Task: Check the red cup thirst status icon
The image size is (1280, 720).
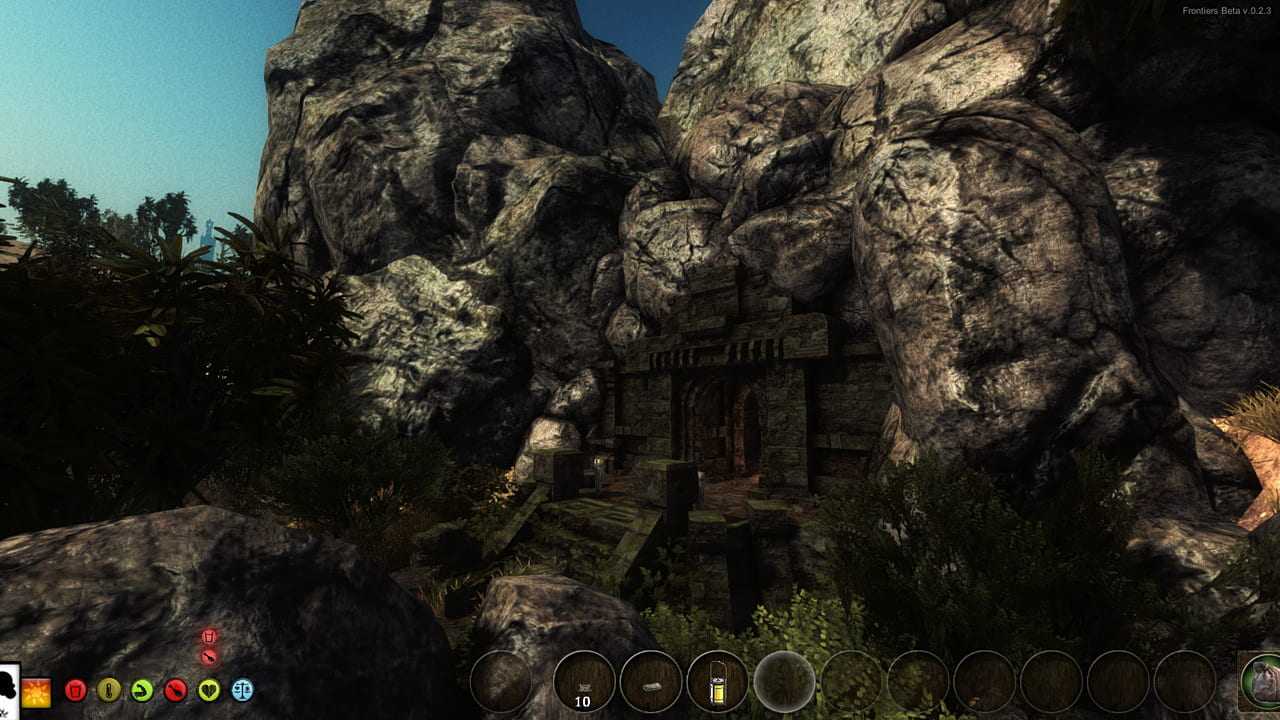Action: pos(75,690)
